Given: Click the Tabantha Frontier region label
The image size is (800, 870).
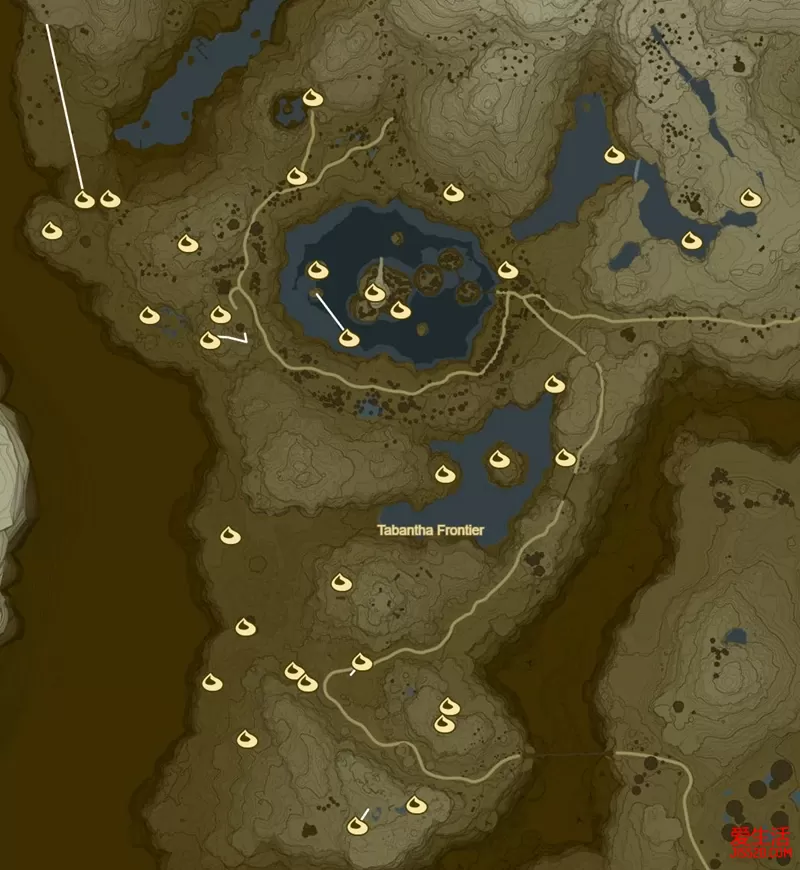Looking at the screenshot, I should (430, 530).
